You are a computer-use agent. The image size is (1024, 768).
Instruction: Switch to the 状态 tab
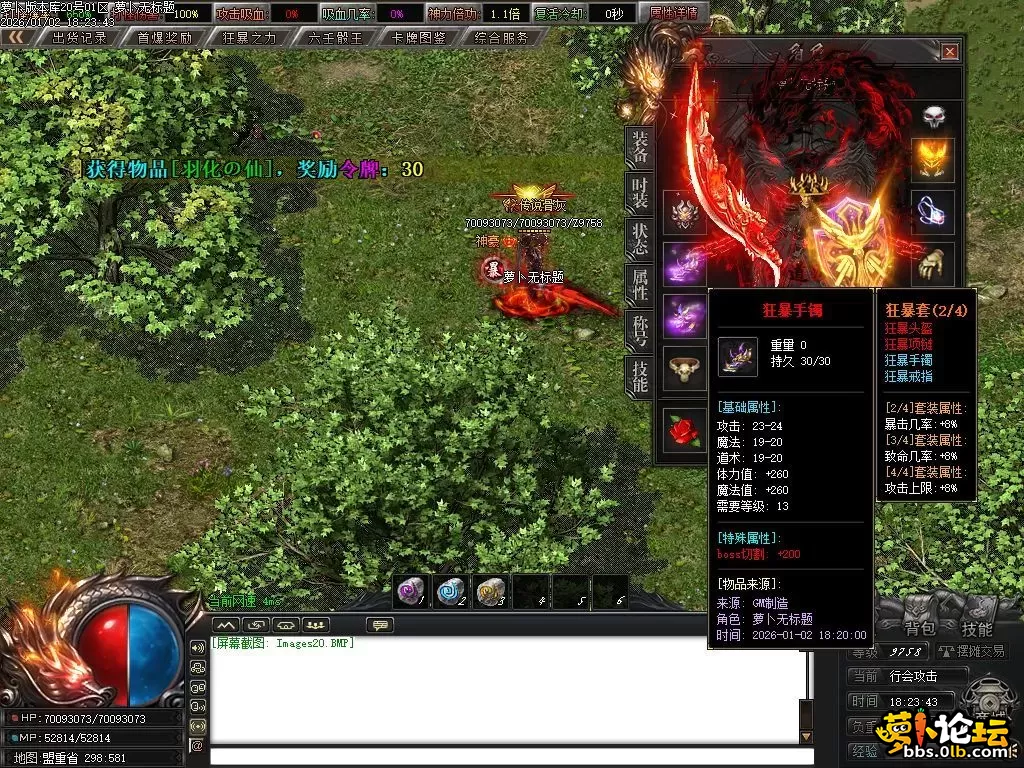[639, 239]
